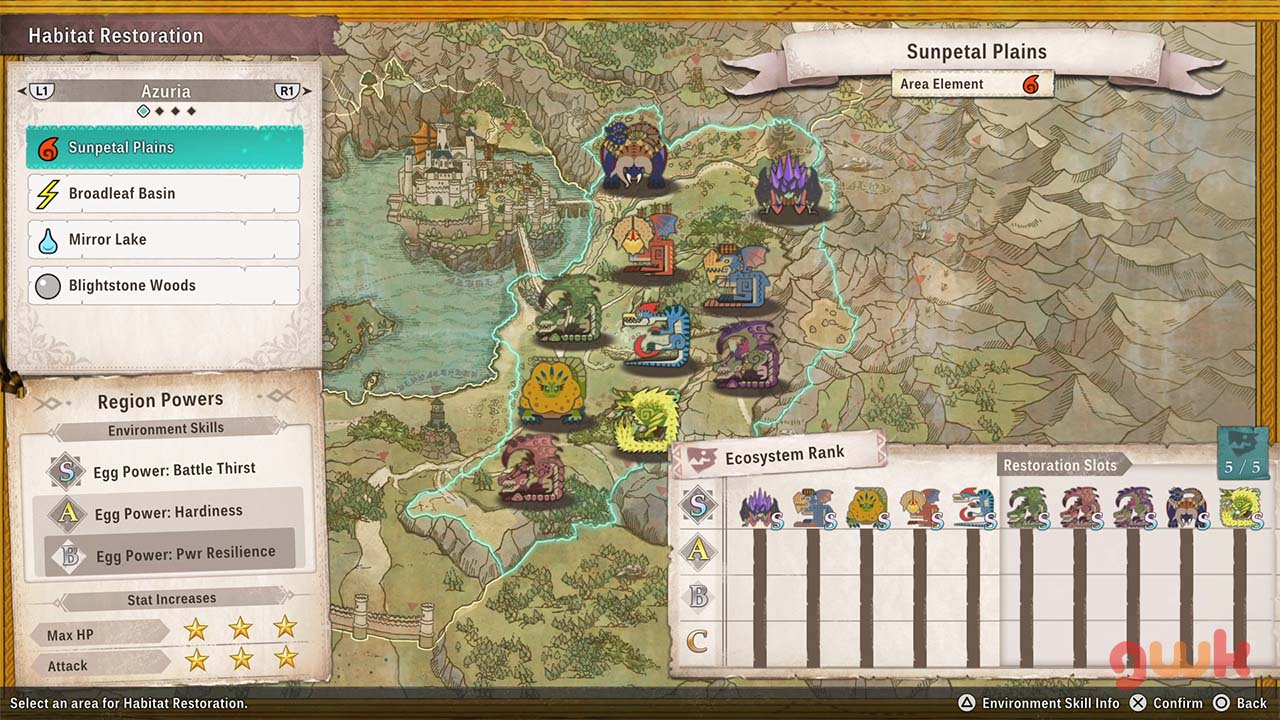1280x720 pixels.
Task: Click the purple spiked monster in Ecosystem Rank
Action: coord(760,508)
